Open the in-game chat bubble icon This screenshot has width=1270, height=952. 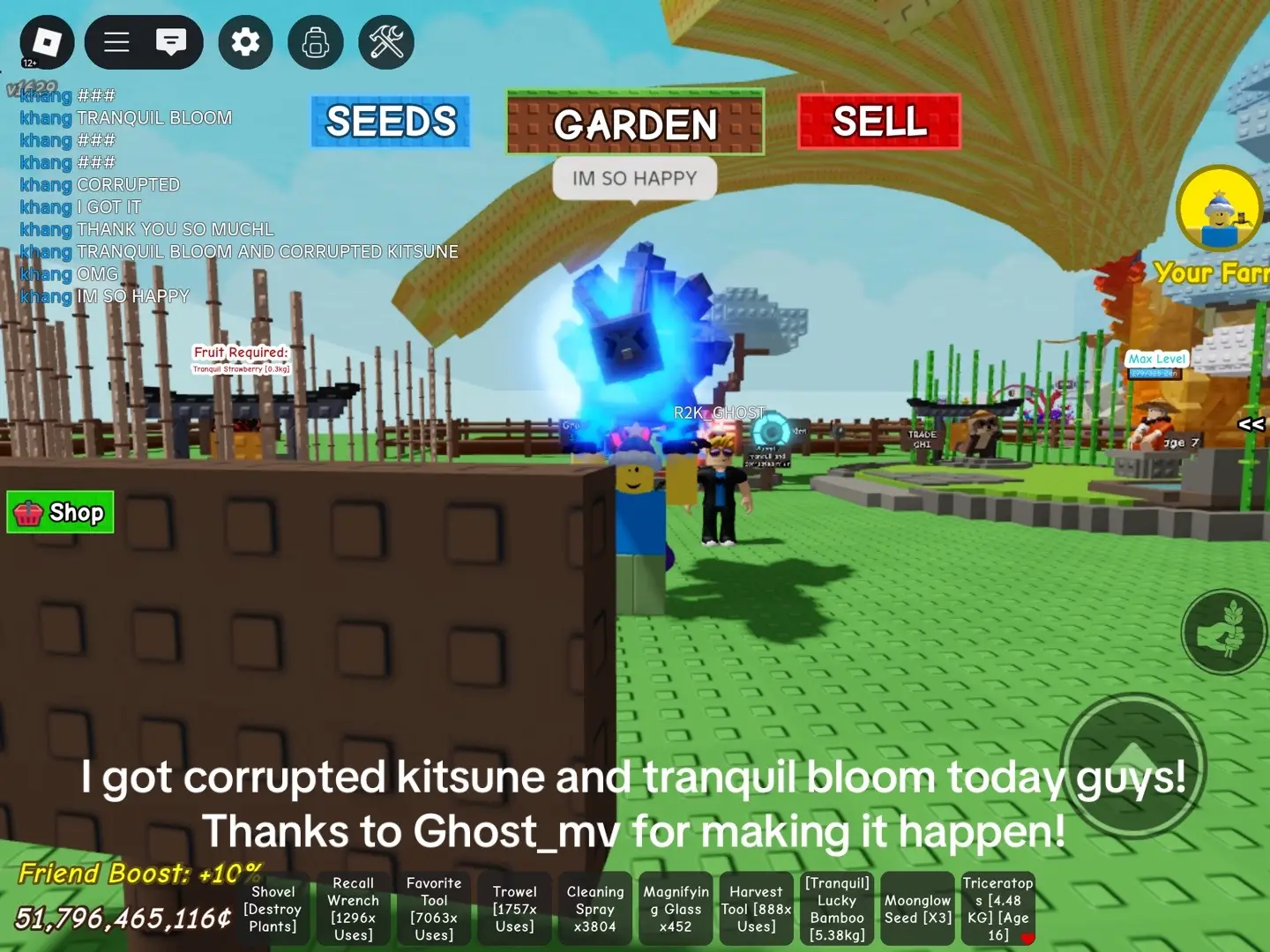pyautogui.click(x=173, y=40)
